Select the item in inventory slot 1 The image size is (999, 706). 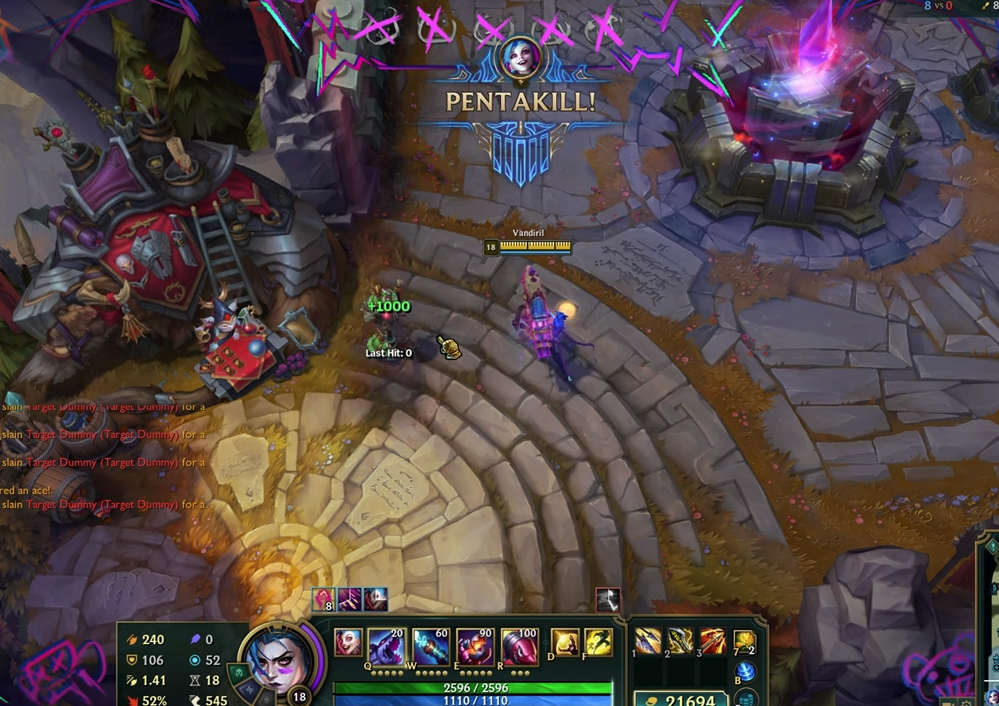(x=648, y=642)
